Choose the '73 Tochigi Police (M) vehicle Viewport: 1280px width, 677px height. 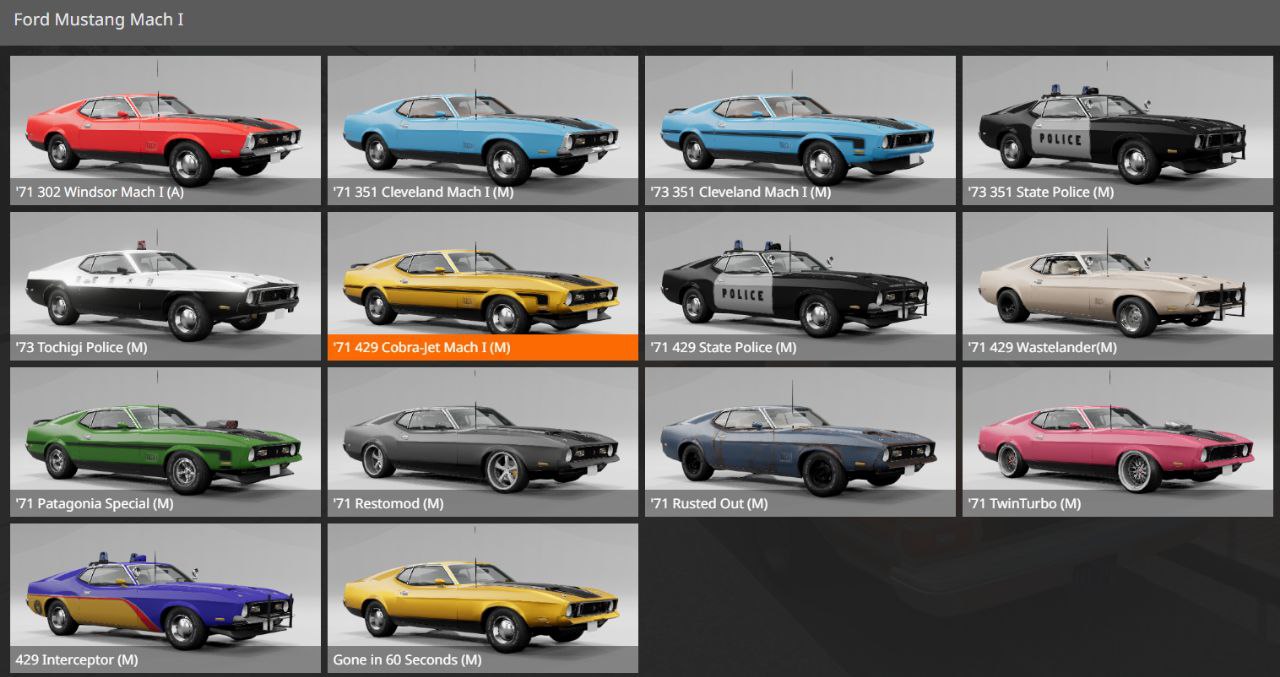pos(165,286)
